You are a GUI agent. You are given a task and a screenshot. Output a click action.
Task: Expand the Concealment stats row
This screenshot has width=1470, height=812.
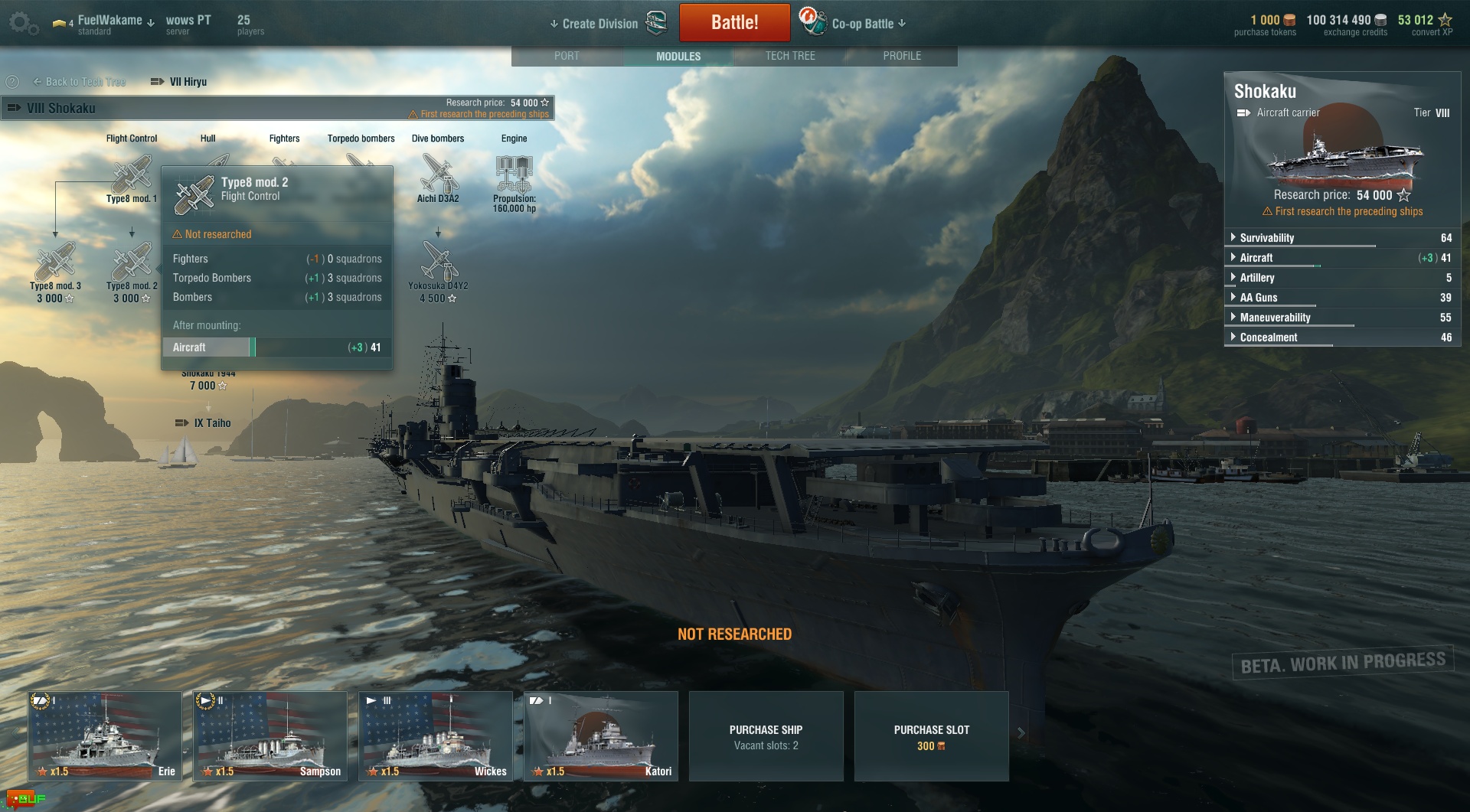coord(1269,338)
